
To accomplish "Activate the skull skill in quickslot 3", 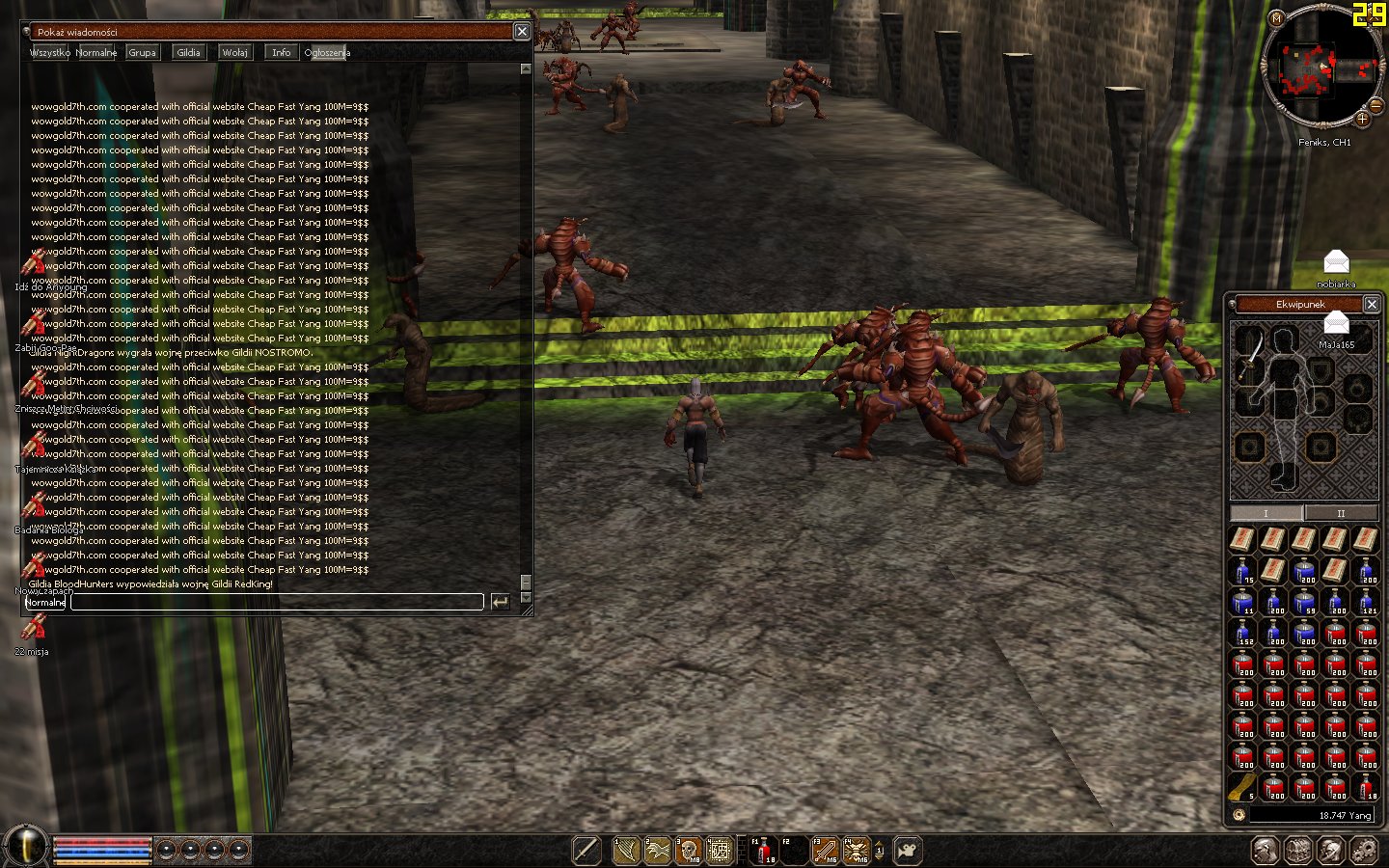I will 687,849.
